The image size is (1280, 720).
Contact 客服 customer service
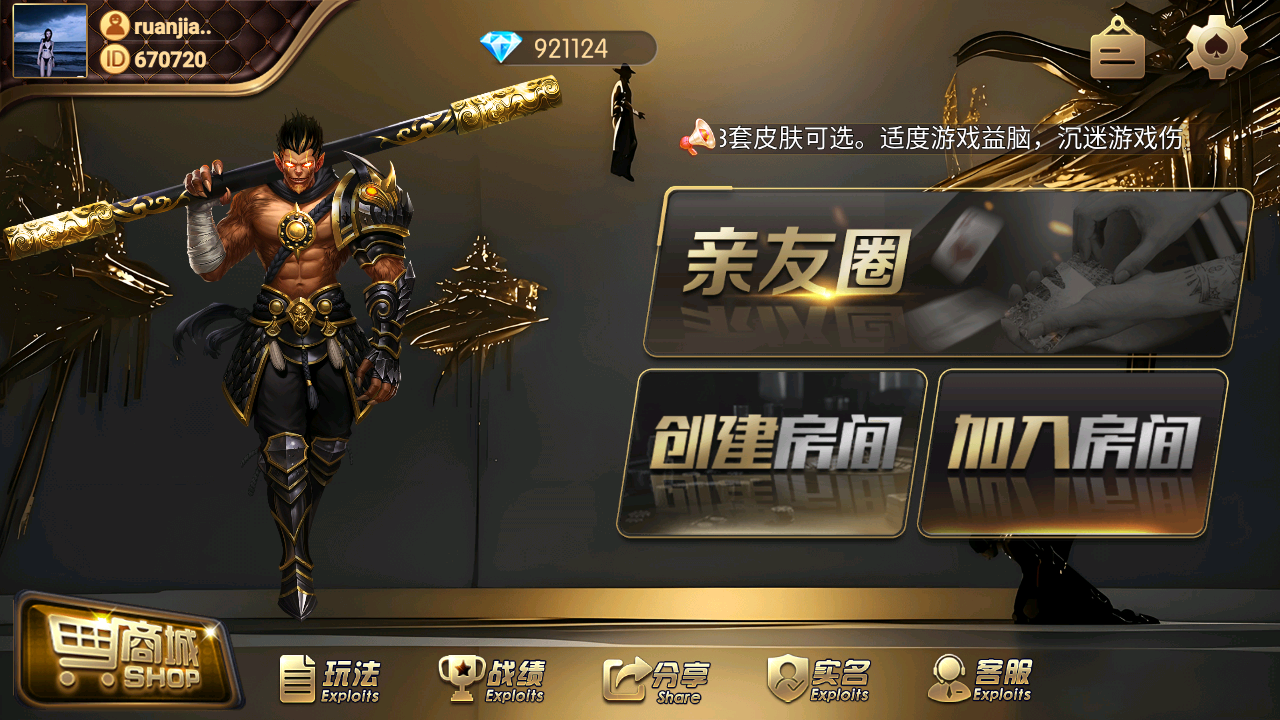980,680
